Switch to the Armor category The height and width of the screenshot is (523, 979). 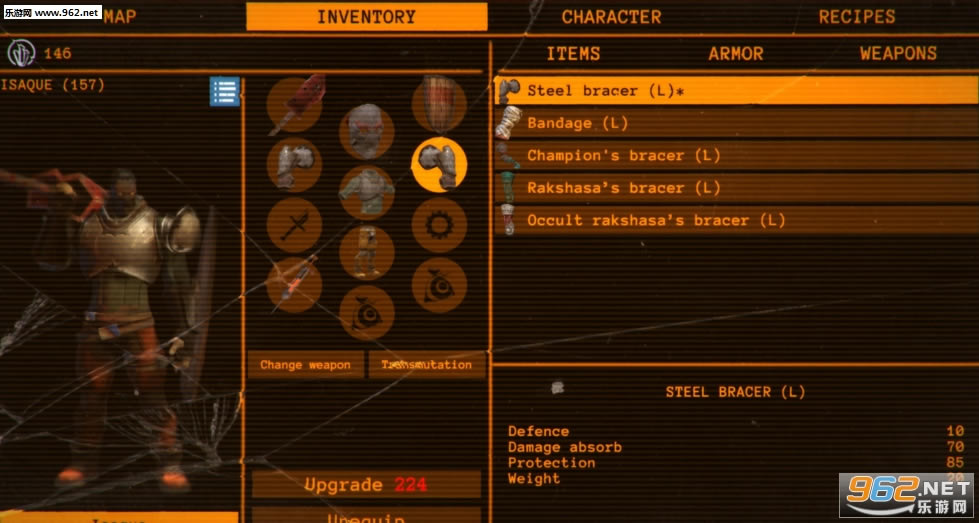(x=736, y=54)
